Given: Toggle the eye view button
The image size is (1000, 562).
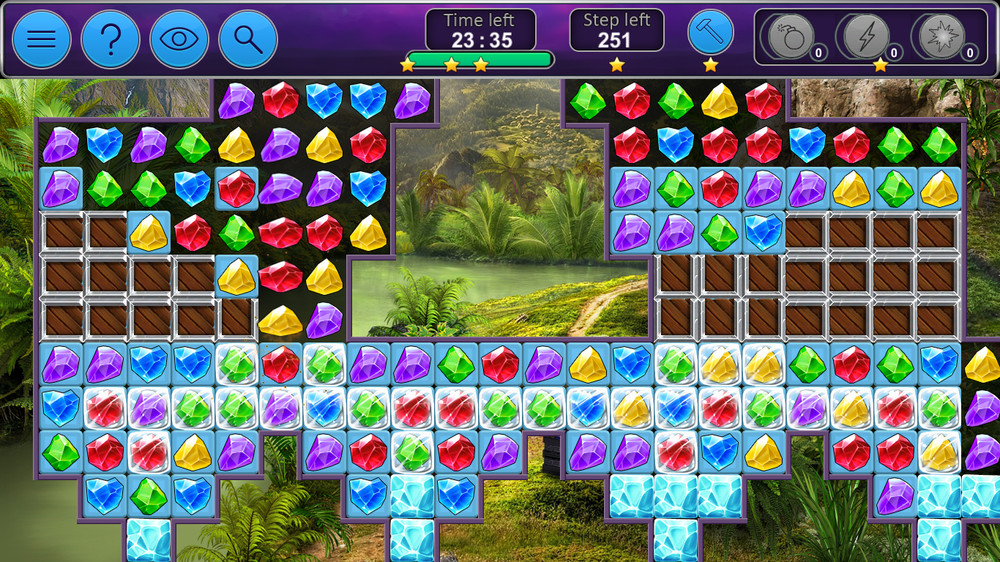Looking at the screenshot, I should tap(179, 39).
